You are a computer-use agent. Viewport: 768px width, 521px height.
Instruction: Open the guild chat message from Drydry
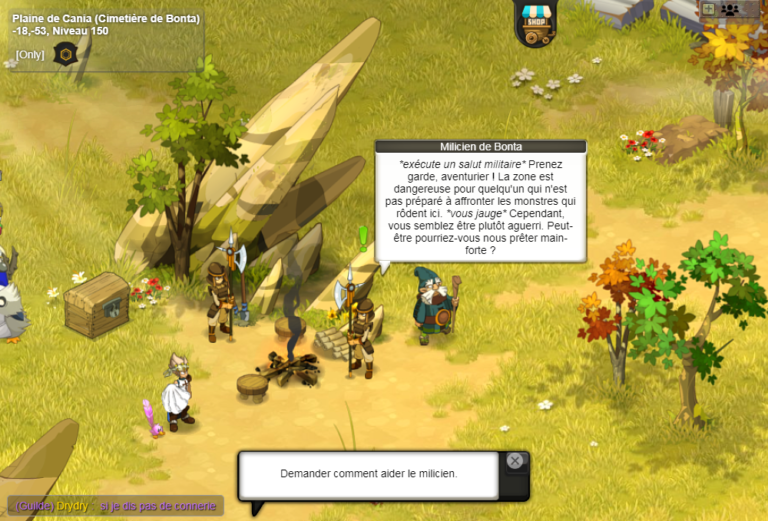(x=115, y=506)
